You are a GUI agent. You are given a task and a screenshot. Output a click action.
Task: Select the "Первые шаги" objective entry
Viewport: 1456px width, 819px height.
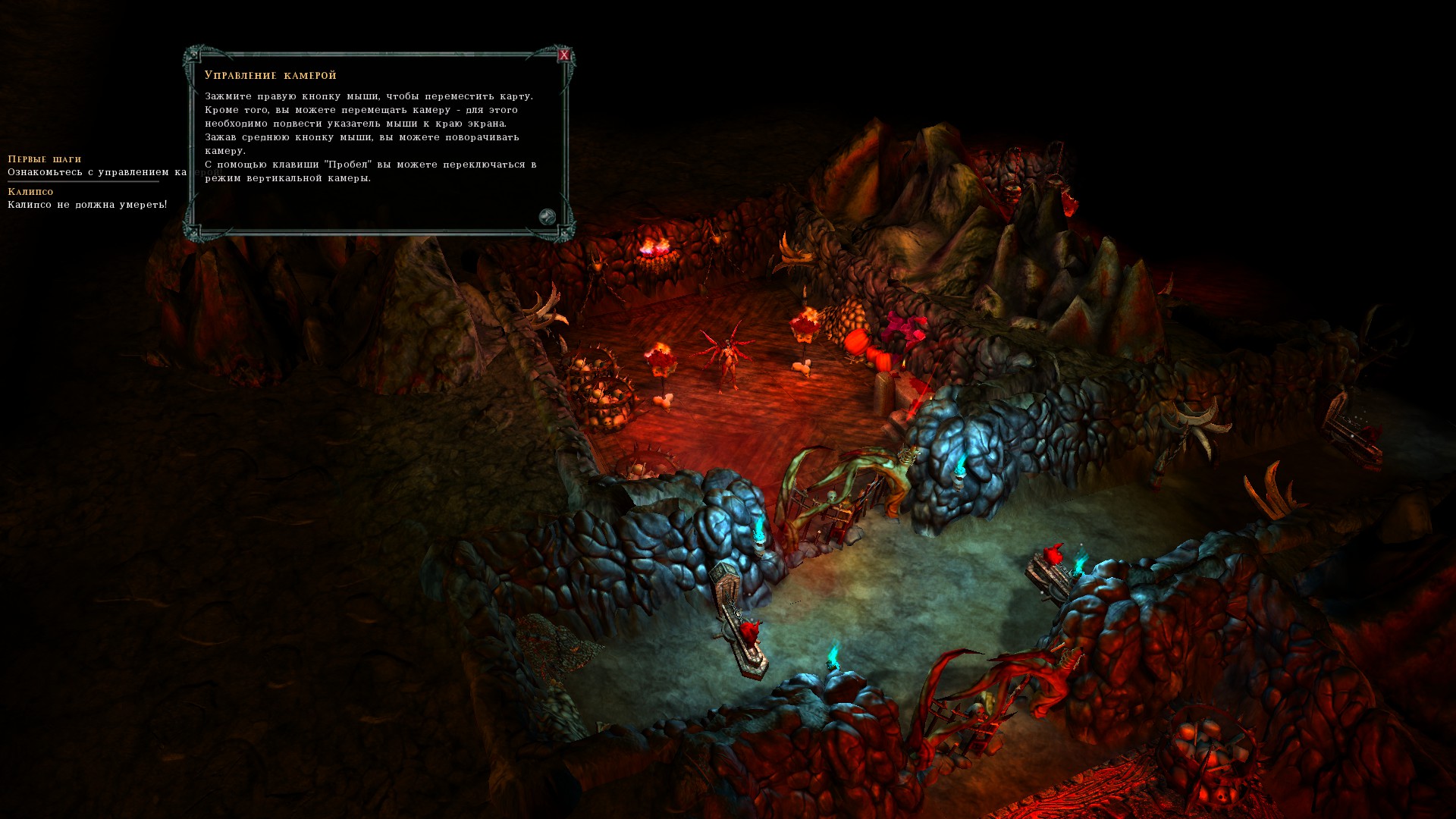[x=45, y=159]
